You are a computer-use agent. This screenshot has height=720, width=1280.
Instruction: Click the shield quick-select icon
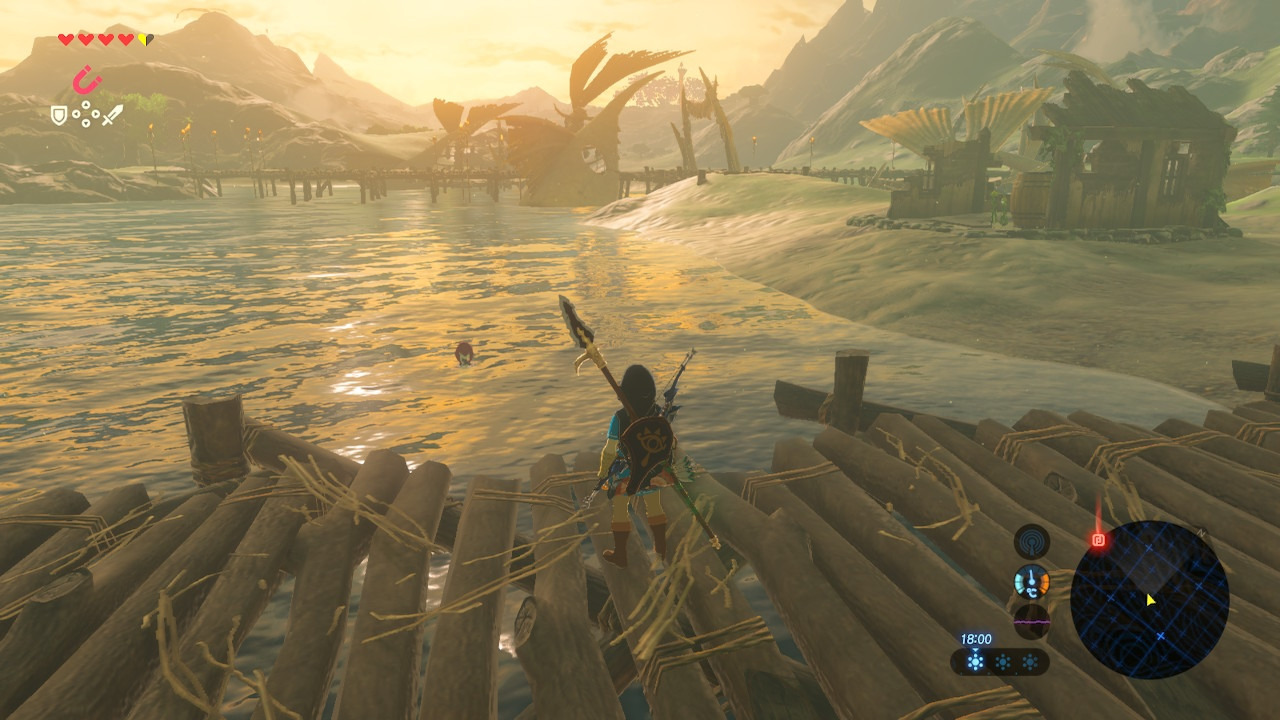coord(59,115)
